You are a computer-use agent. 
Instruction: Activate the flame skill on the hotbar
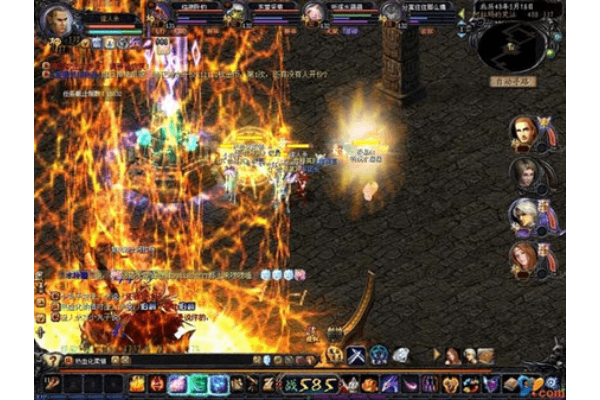(x=137, y=384)
